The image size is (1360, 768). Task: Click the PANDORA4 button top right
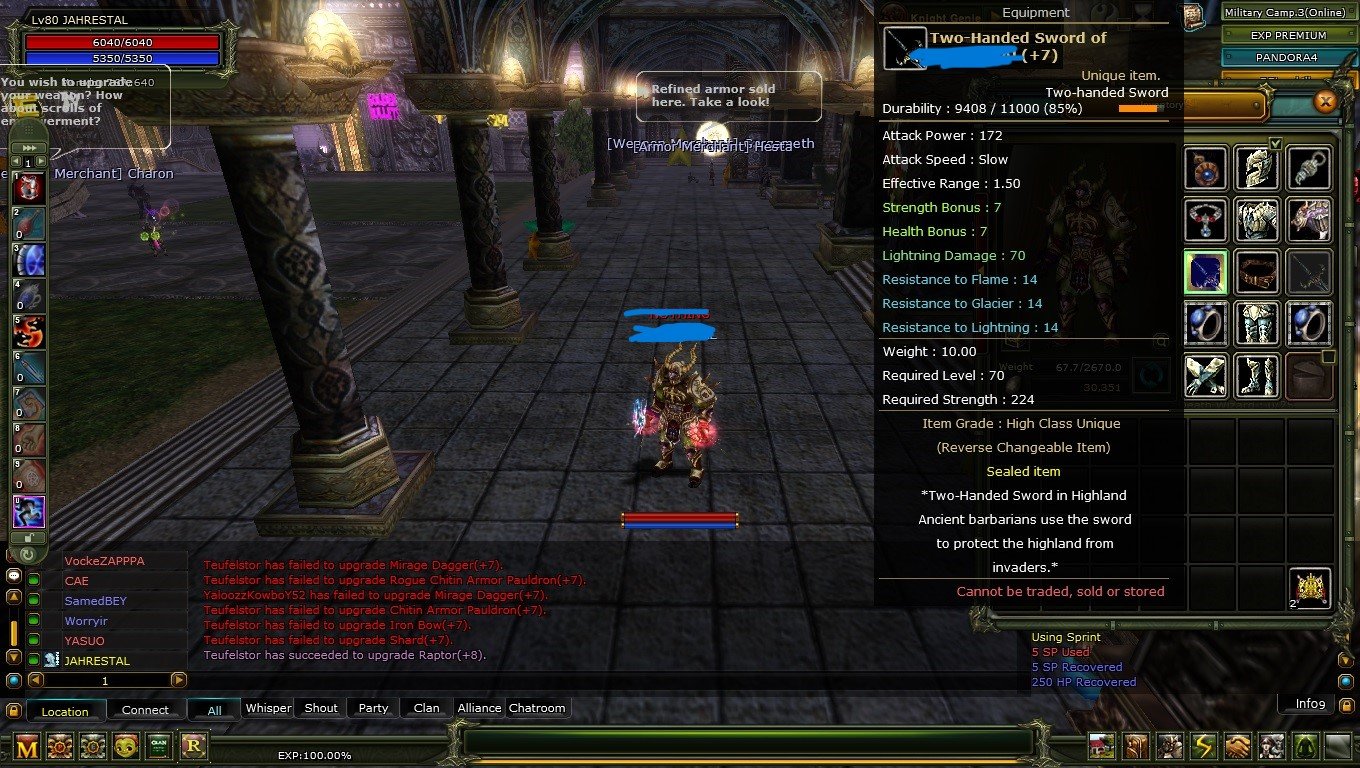point(1286,57)
